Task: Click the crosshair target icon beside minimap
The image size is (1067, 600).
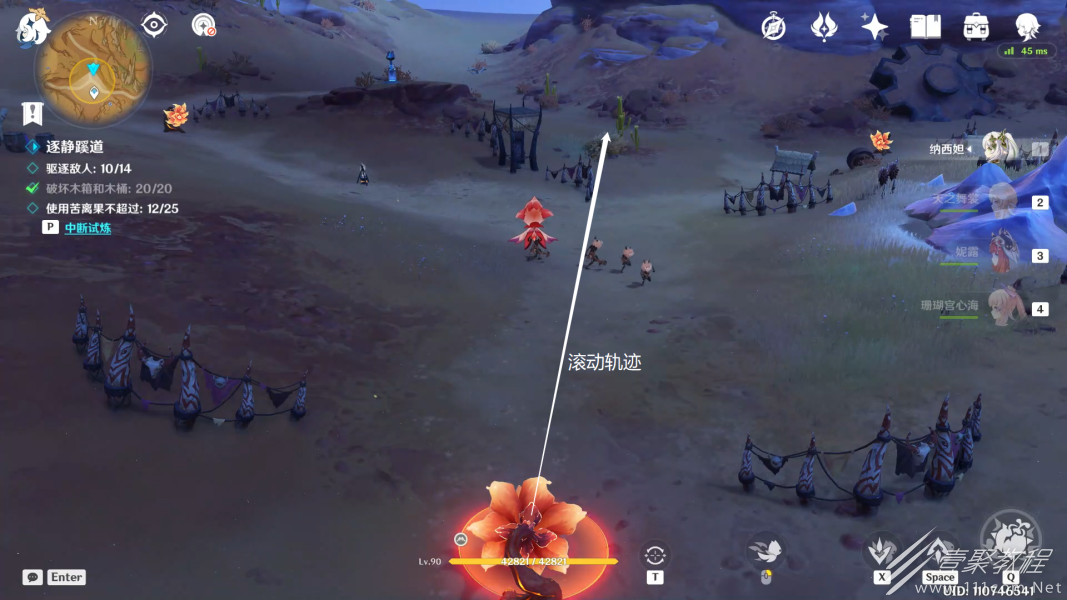Action: pos(154,25)
